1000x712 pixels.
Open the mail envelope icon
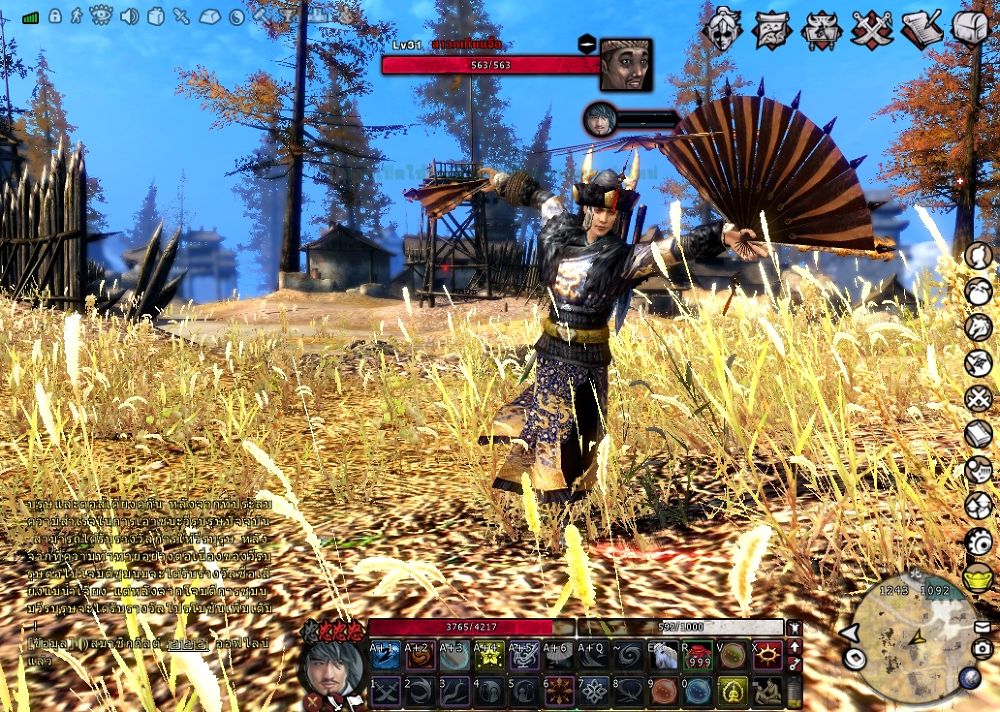click(x=982, y=627)
